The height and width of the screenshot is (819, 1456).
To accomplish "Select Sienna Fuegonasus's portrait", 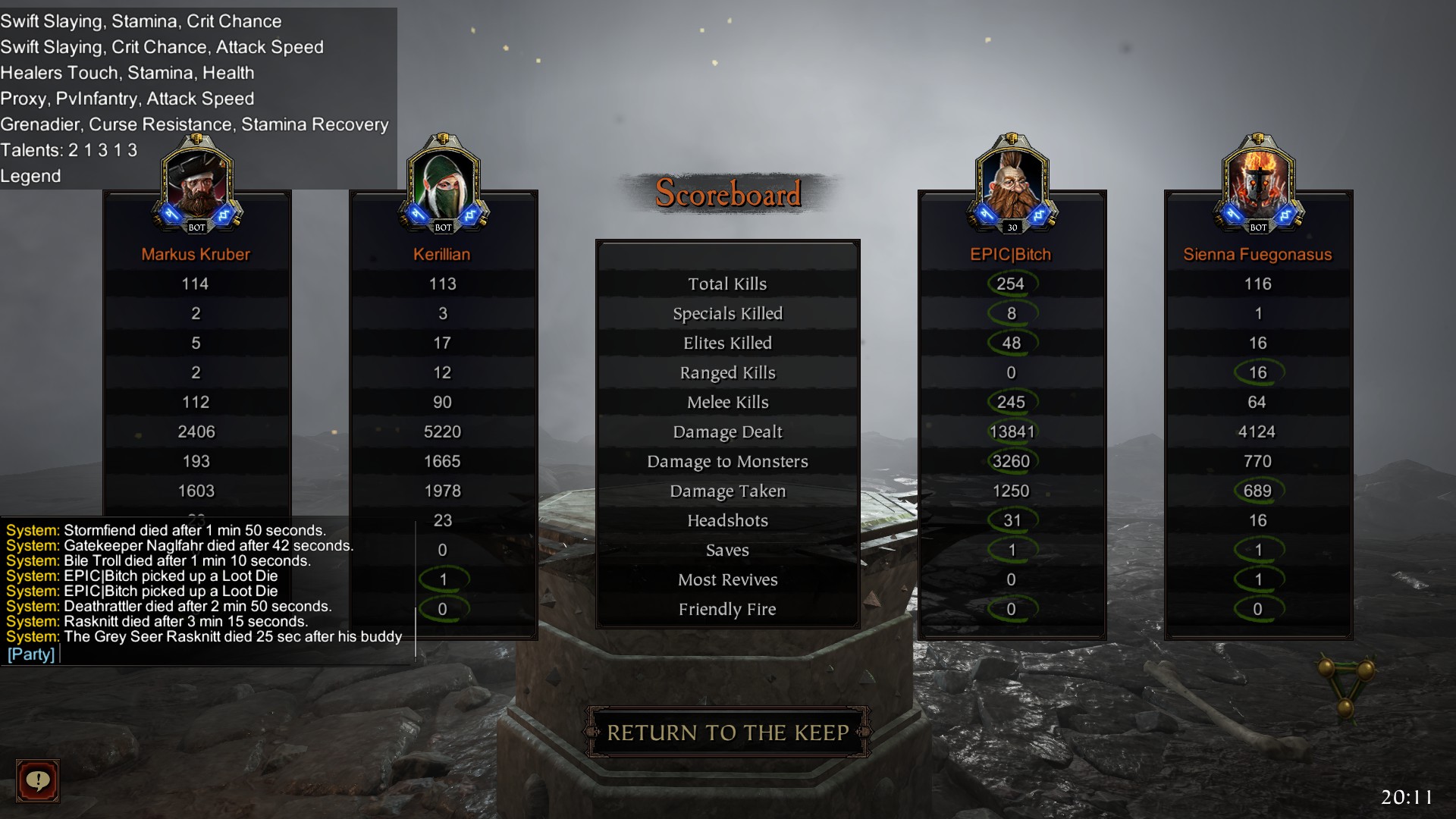I will 1258,184.
